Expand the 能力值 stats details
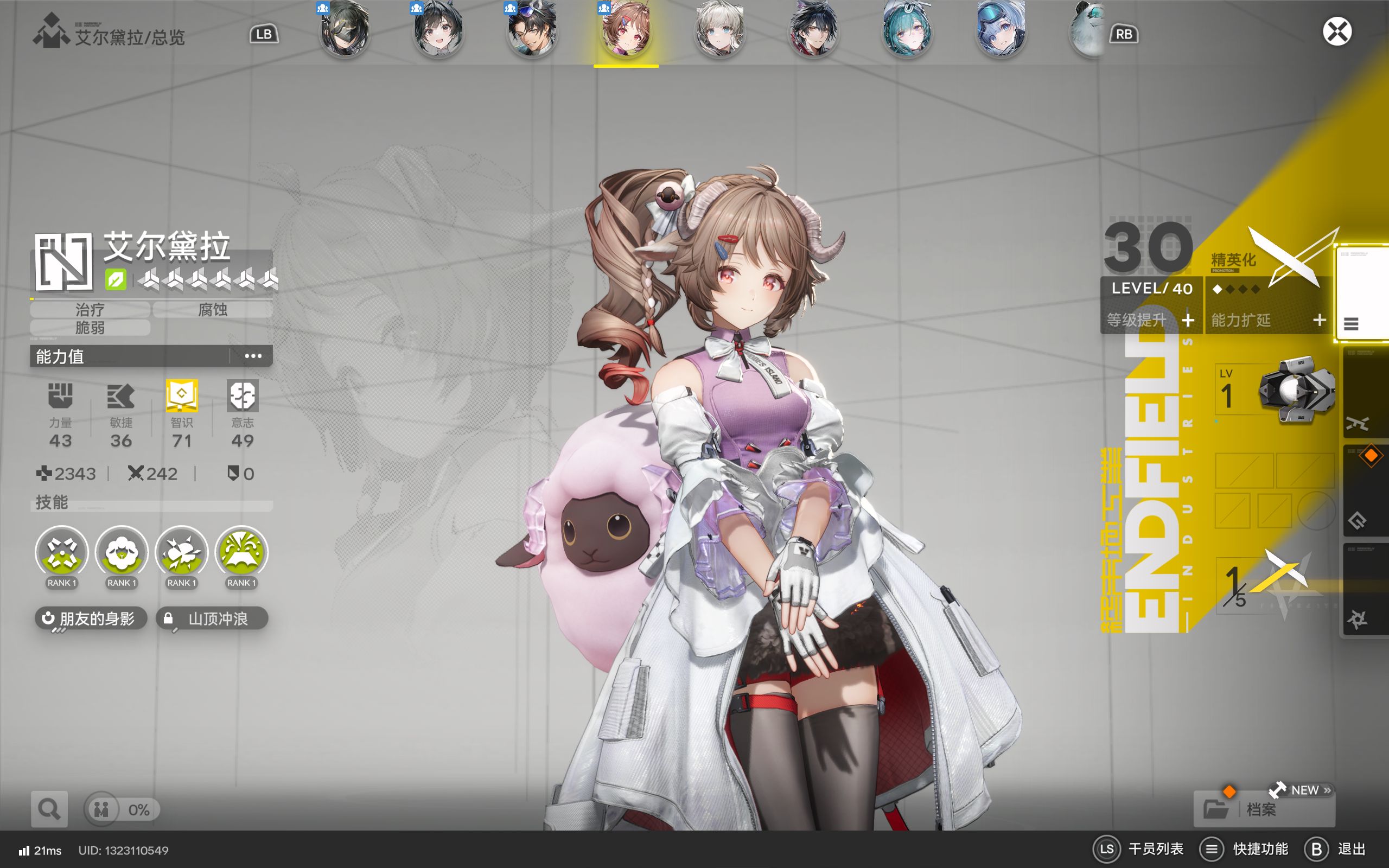This screenshot has height=868, width=1389. click(252, 356)
